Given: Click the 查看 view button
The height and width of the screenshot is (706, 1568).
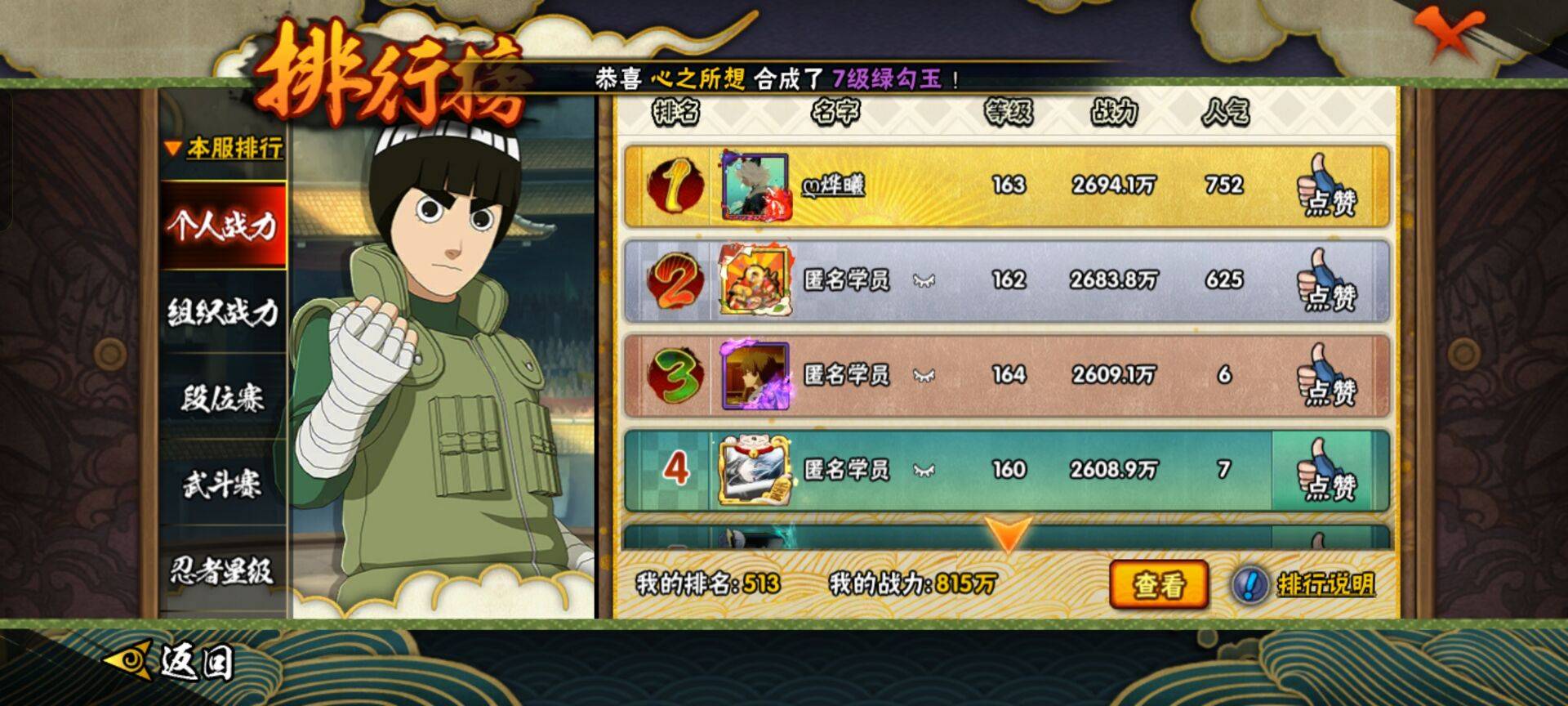Looking at the screenshot, I should 1158,585.
